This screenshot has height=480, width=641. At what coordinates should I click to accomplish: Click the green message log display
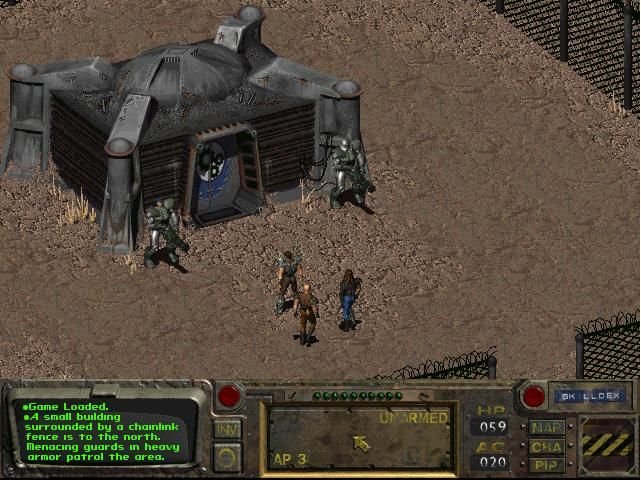[105, 432]
